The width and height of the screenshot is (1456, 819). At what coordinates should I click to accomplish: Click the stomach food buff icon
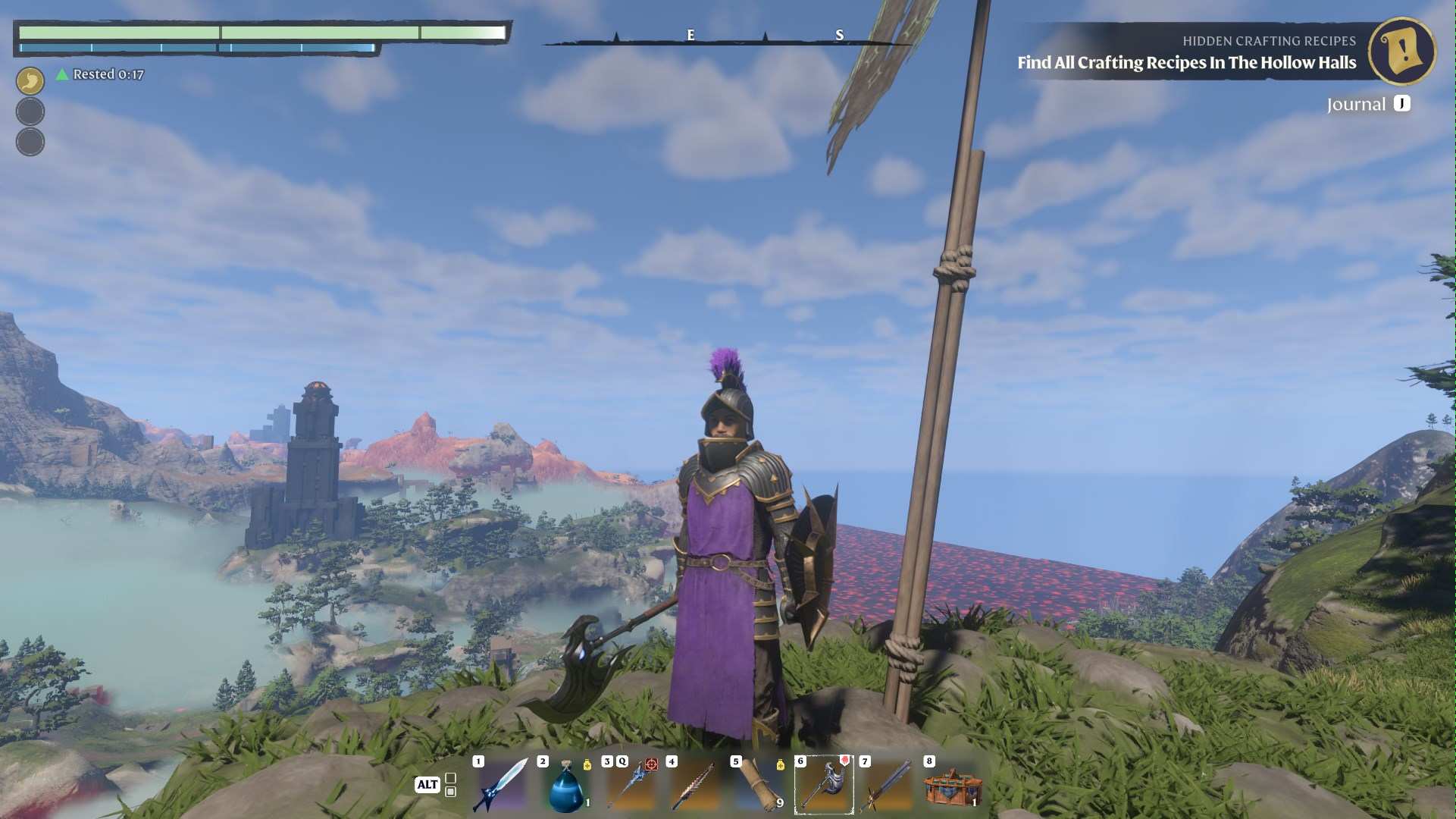30,80
